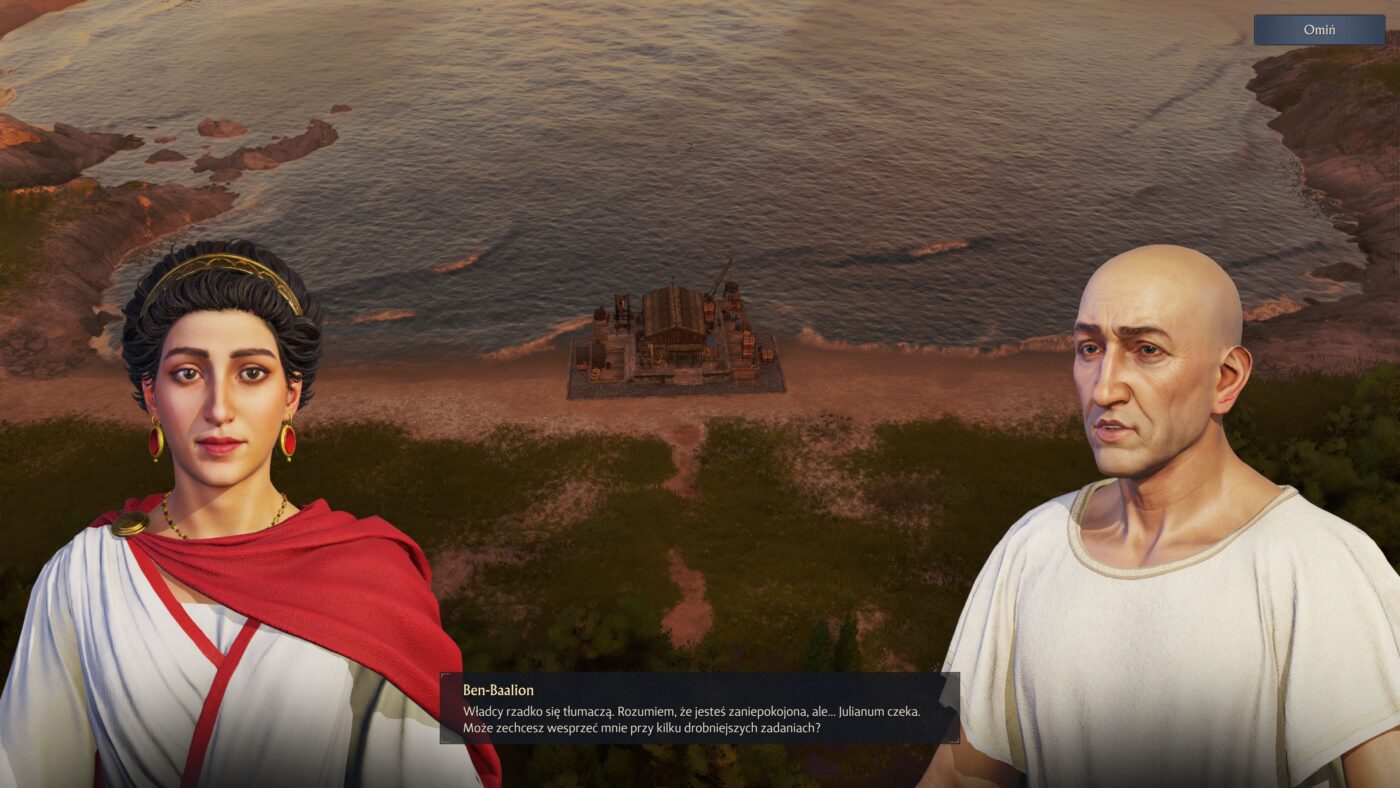Skip the cutscene with the Omiń button
The height and width of the screenshot is (788, 1400).
click(1319, 30)
